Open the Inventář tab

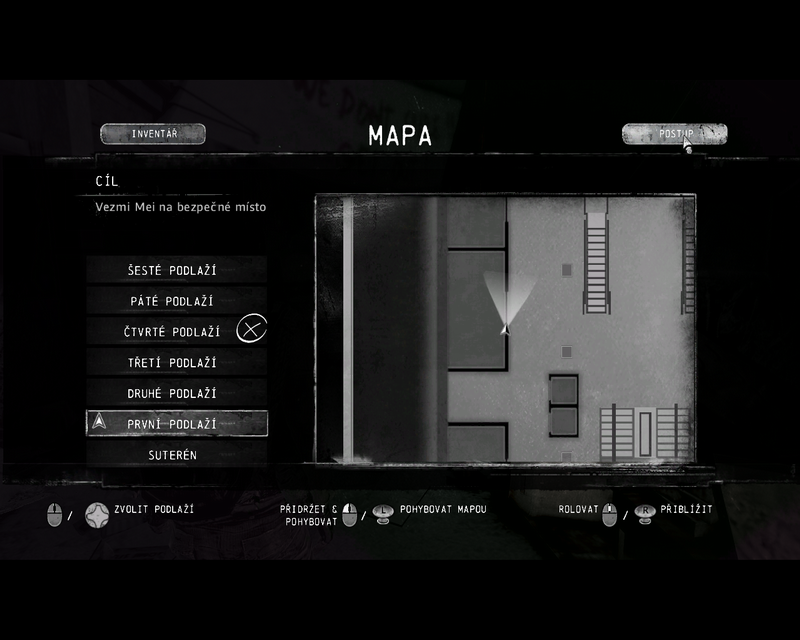point(153,134)
